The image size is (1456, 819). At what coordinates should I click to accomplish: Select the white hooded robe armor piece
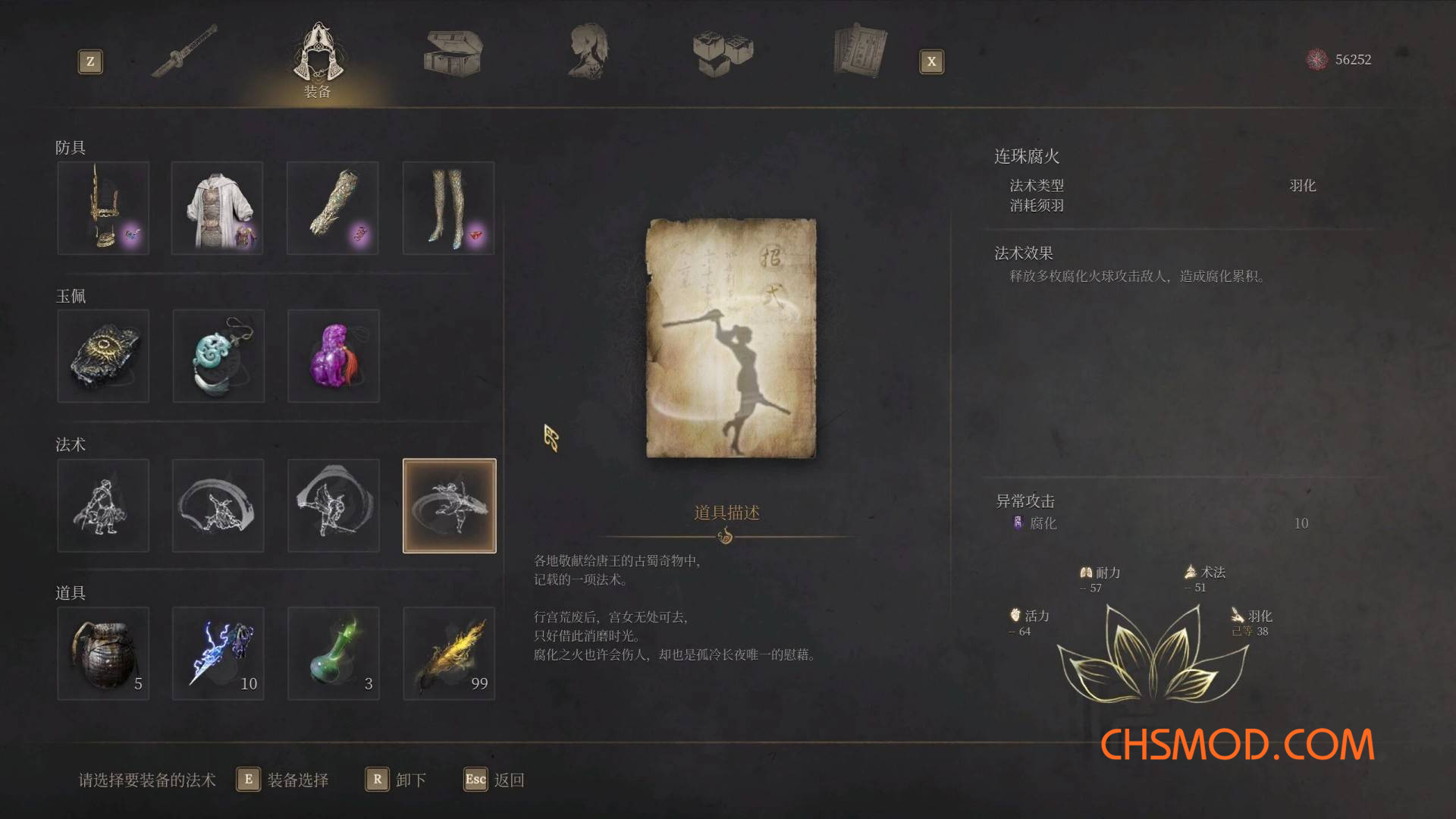coord(218,208)
